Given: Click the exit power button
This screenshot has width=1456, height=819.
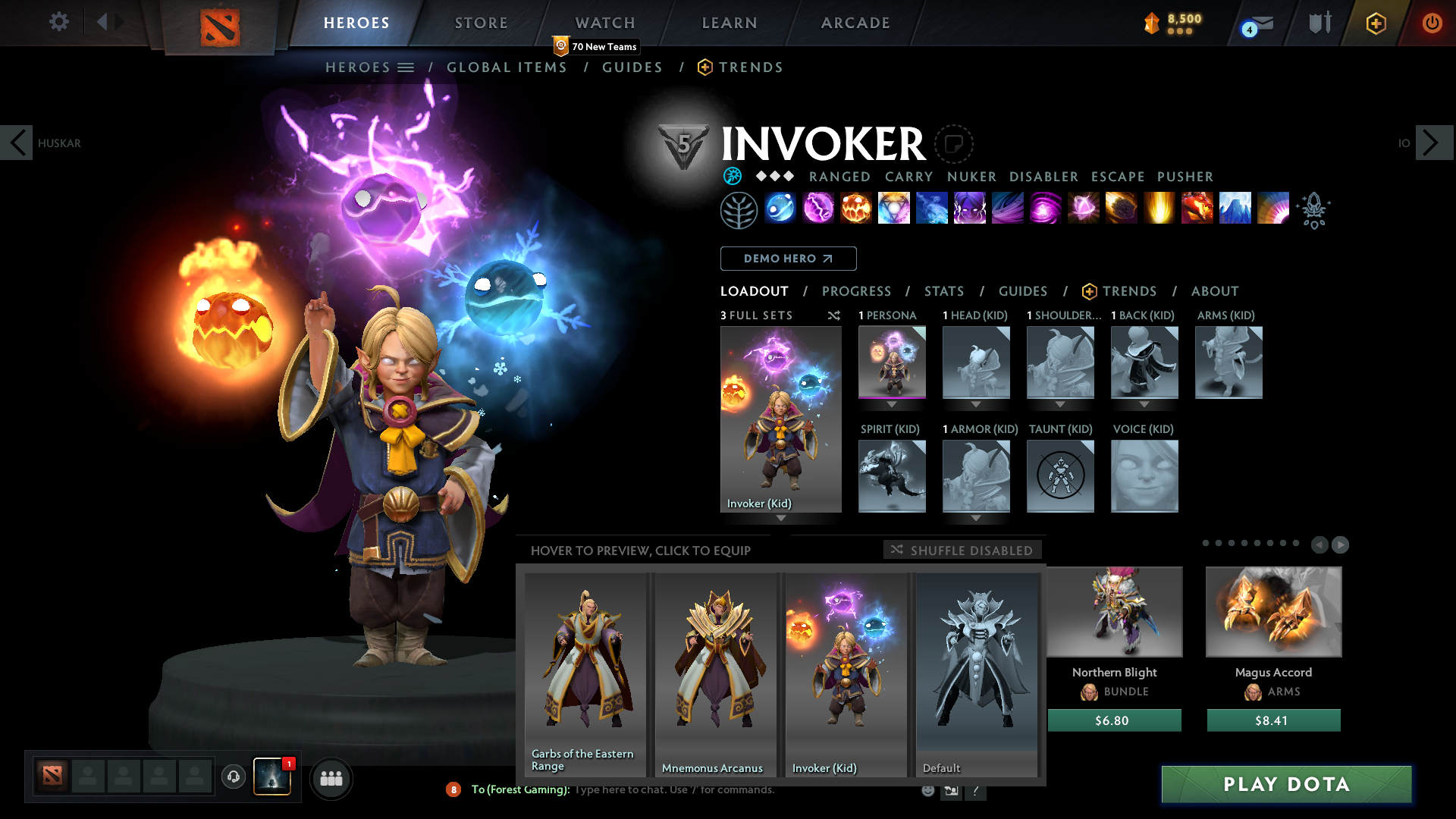Looking at the screenshot, I should [x=1432, y=23].
